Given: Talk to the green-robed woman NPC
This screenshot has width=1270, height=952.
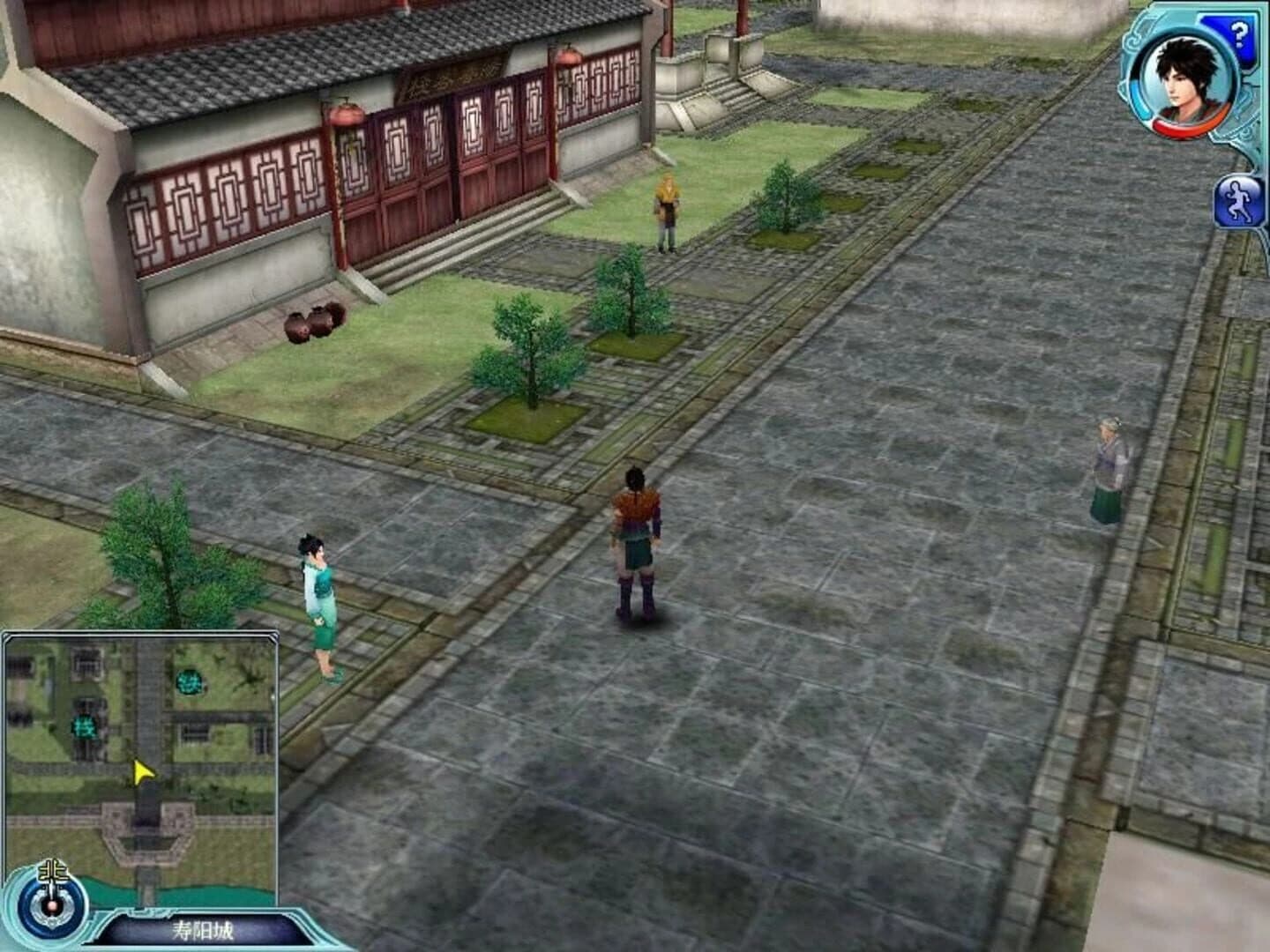Looking at the screenshot, I should [319, 599].
